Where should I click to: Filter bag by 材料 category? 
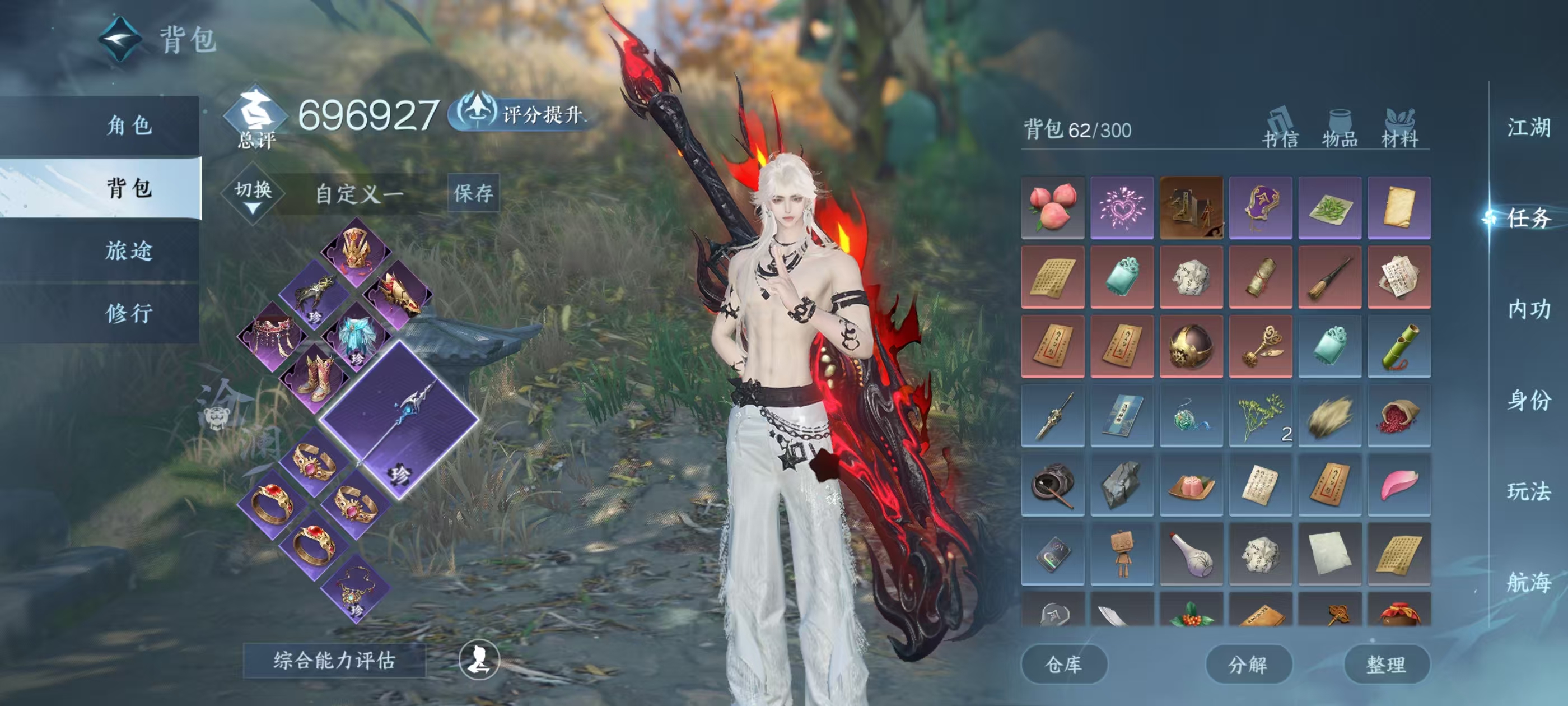(x=1400, y=130)
